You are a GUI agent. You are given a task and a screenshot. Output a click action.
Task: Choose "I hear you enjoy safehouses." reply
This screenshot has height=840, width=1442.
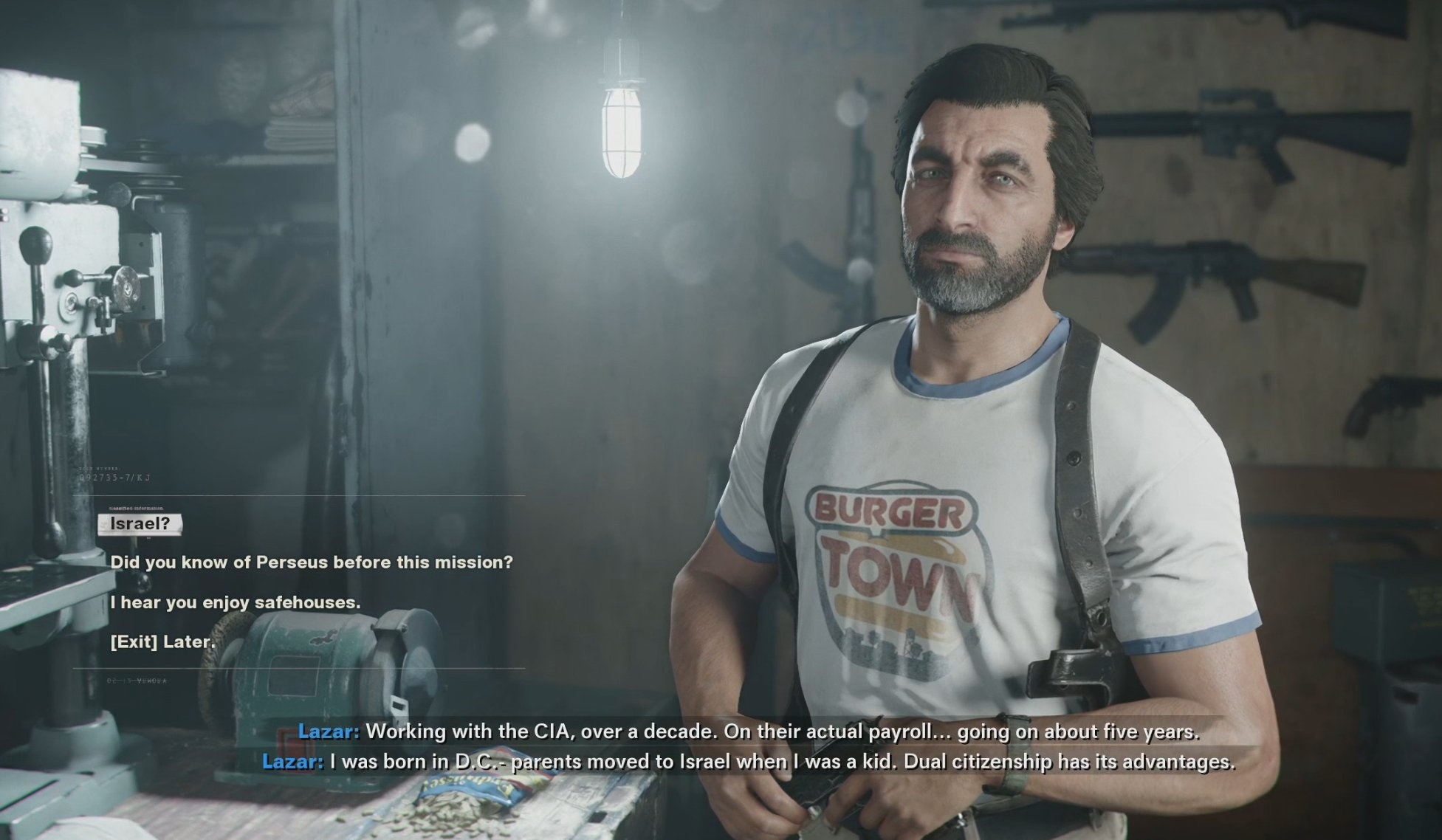coord(235,602)
